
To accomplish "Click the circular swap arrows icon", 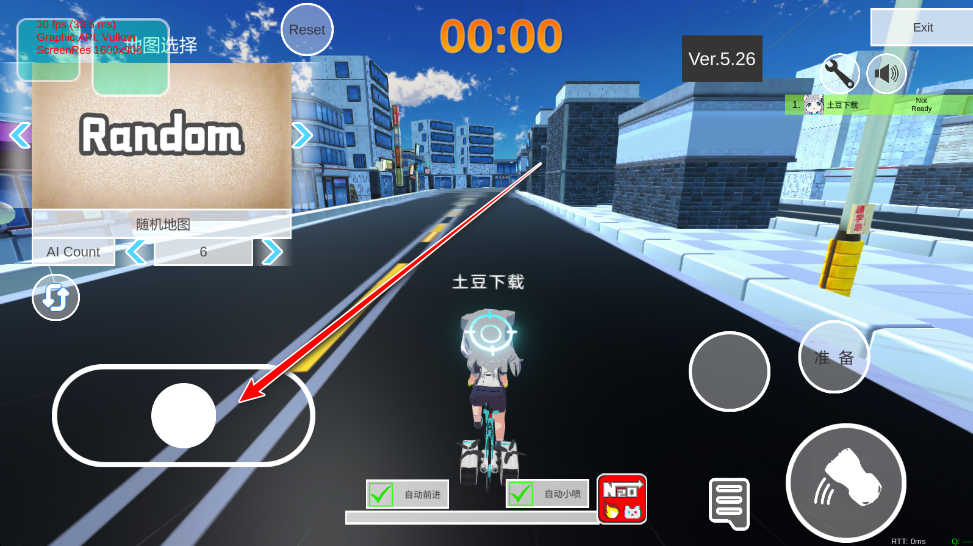I will click(x=56, y=298).
